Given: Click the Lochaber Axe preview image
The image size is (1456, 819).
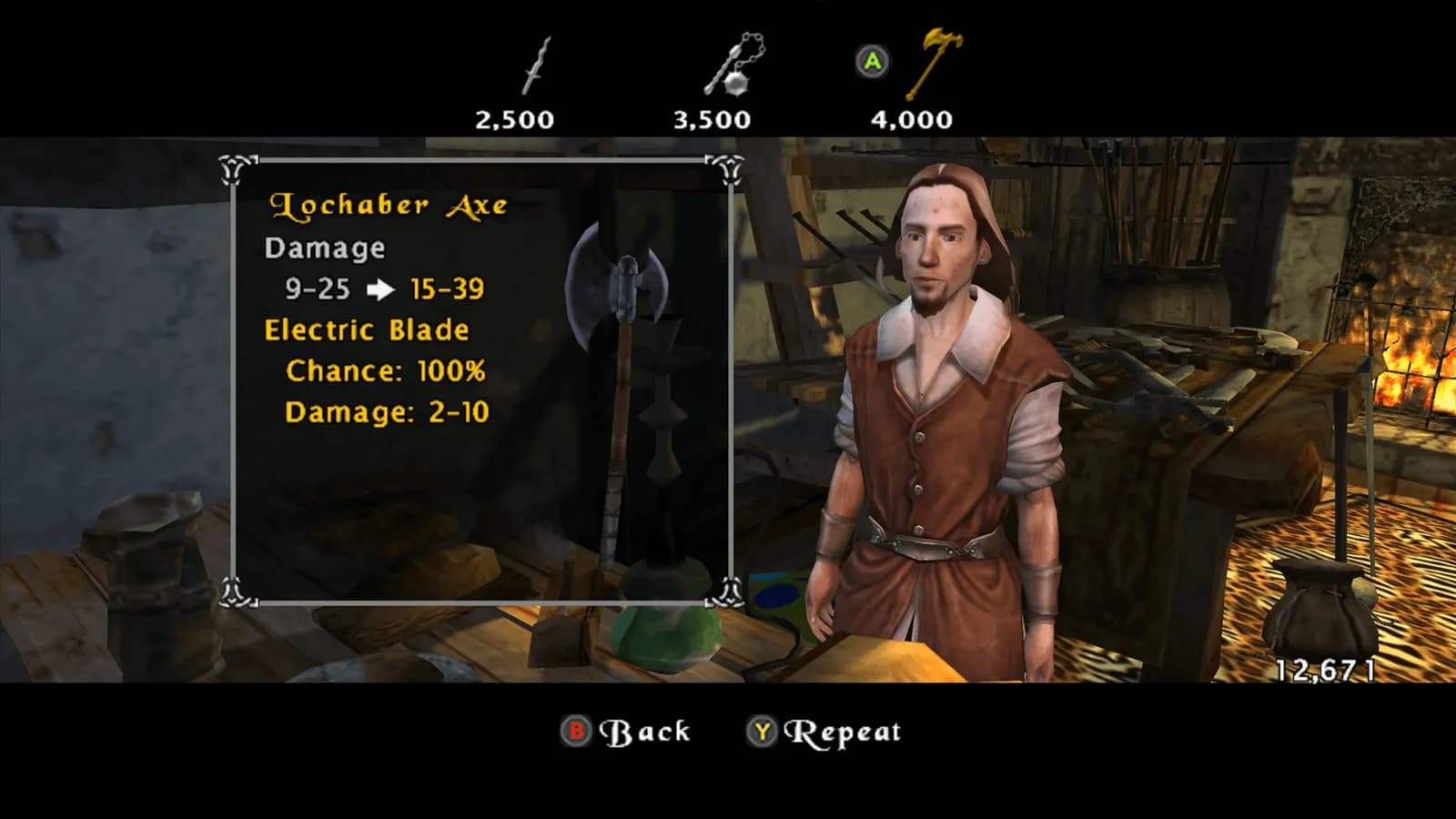Looking at the screenshot, I should [x=619, y=382].
